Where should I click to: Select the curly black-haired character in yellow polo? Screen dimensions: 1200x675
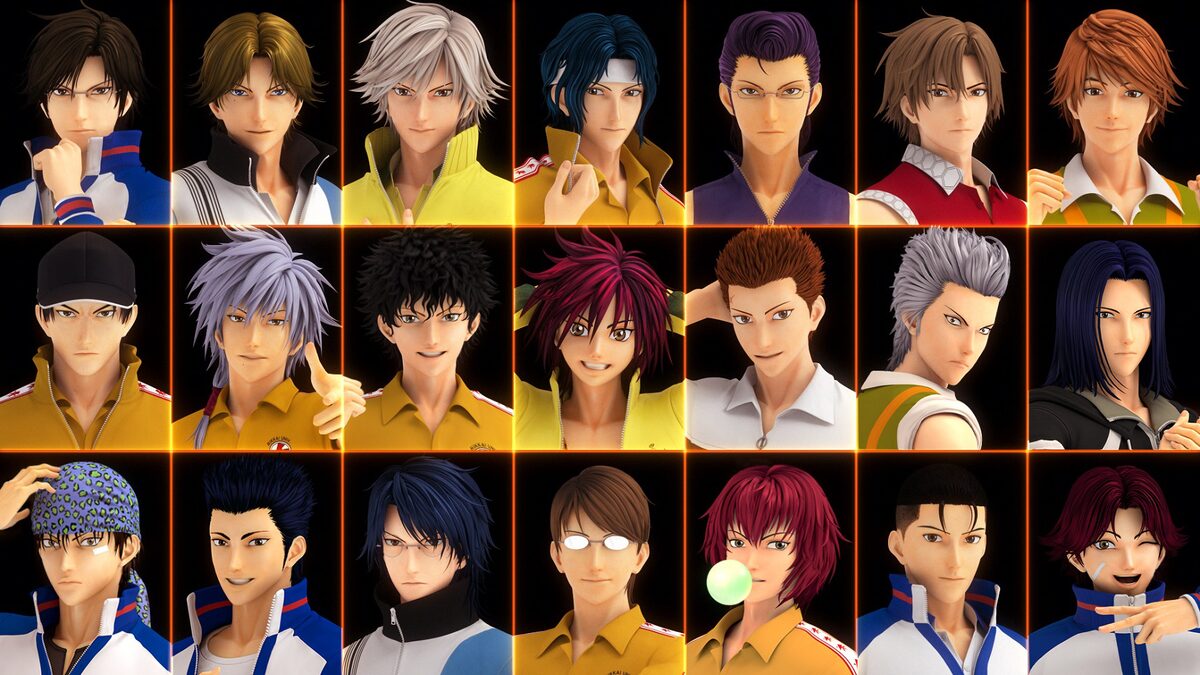coord(428,338)
